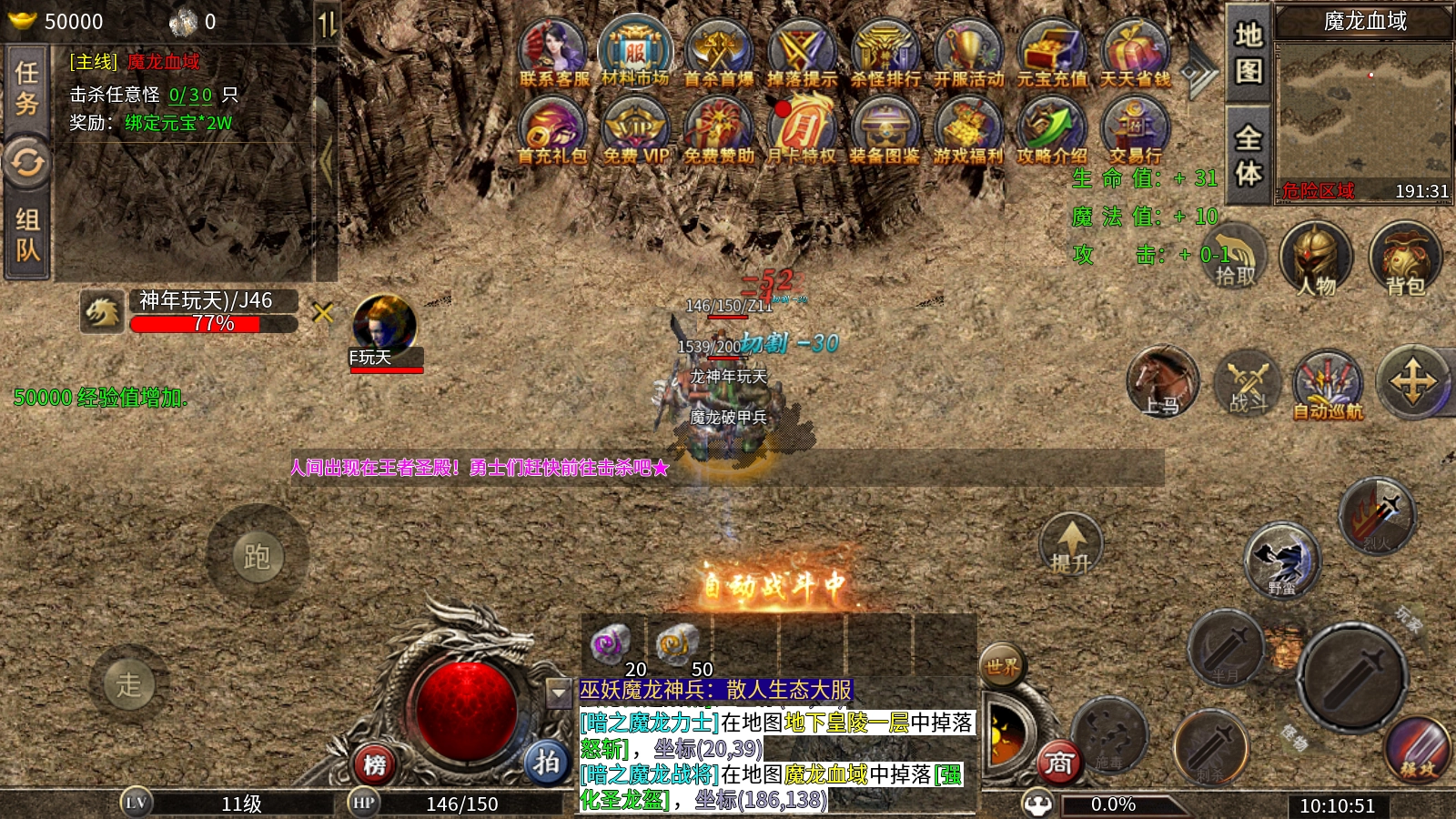Image resolution: width=1456 pixels, height=819 pixels.
Task: Open the 免费VIP menu
Action: [x=635, y=132]
